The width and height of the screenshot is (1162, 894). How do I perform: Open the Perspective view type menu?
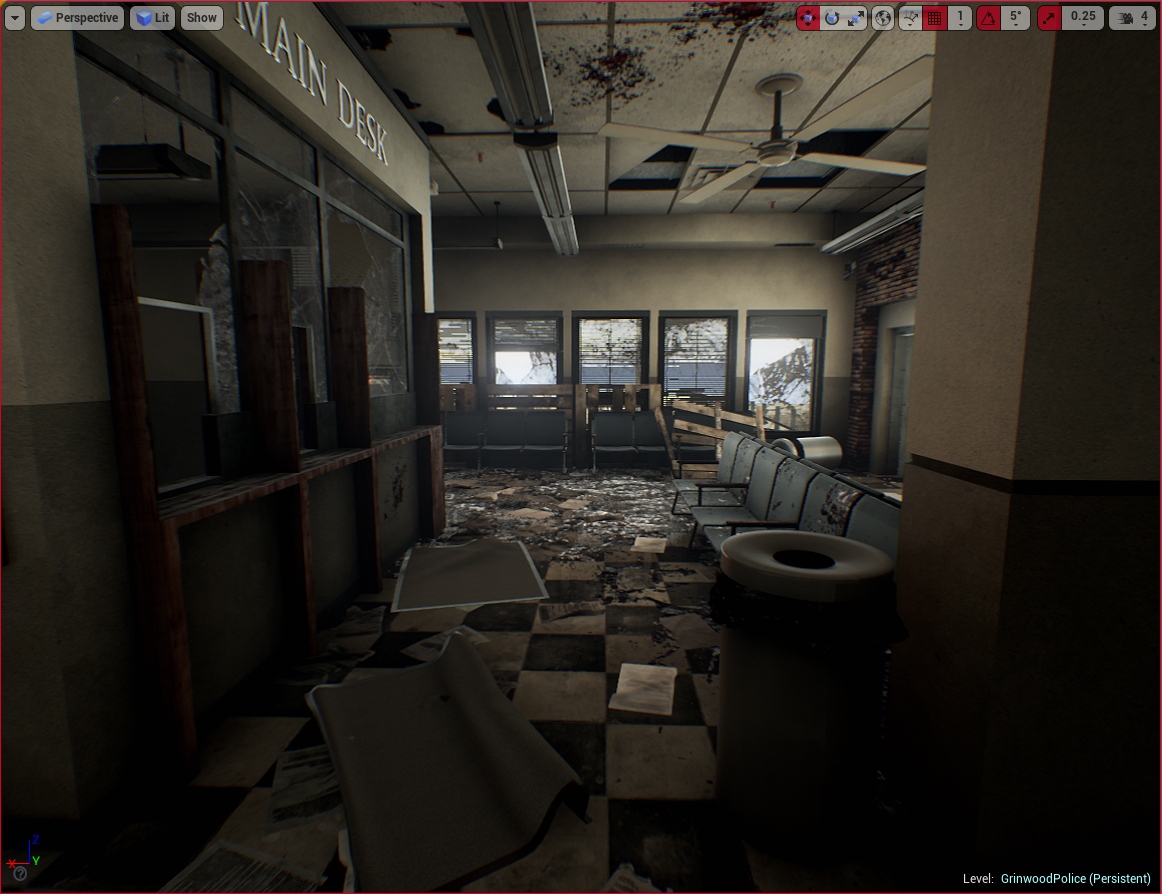(x=77, y=18)
